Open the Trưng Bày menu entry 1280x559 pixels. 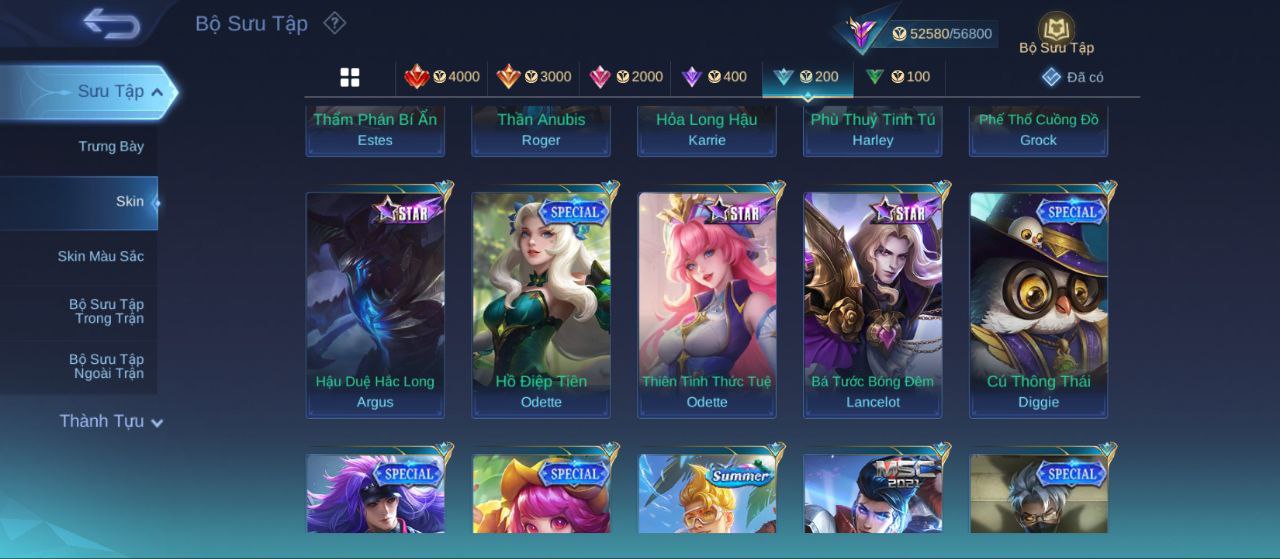pyautogui.click(x=111, y=146)
